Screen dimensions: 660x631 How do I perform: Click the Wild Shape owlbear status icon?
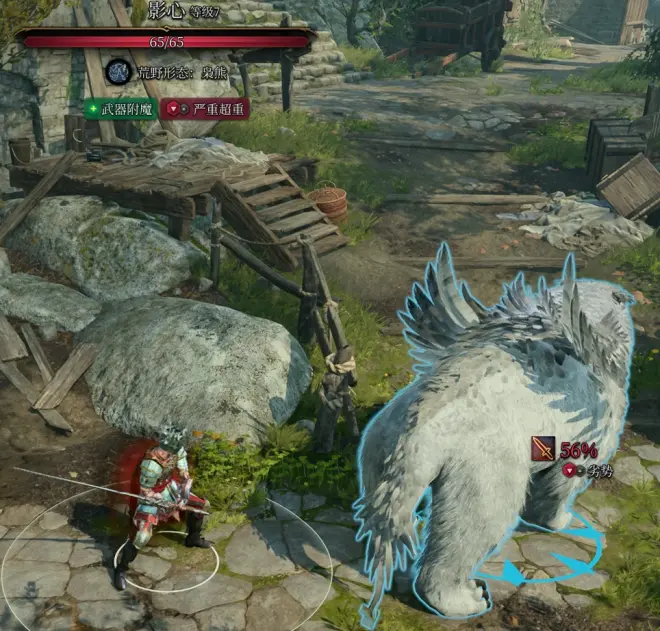pos(119,72)
